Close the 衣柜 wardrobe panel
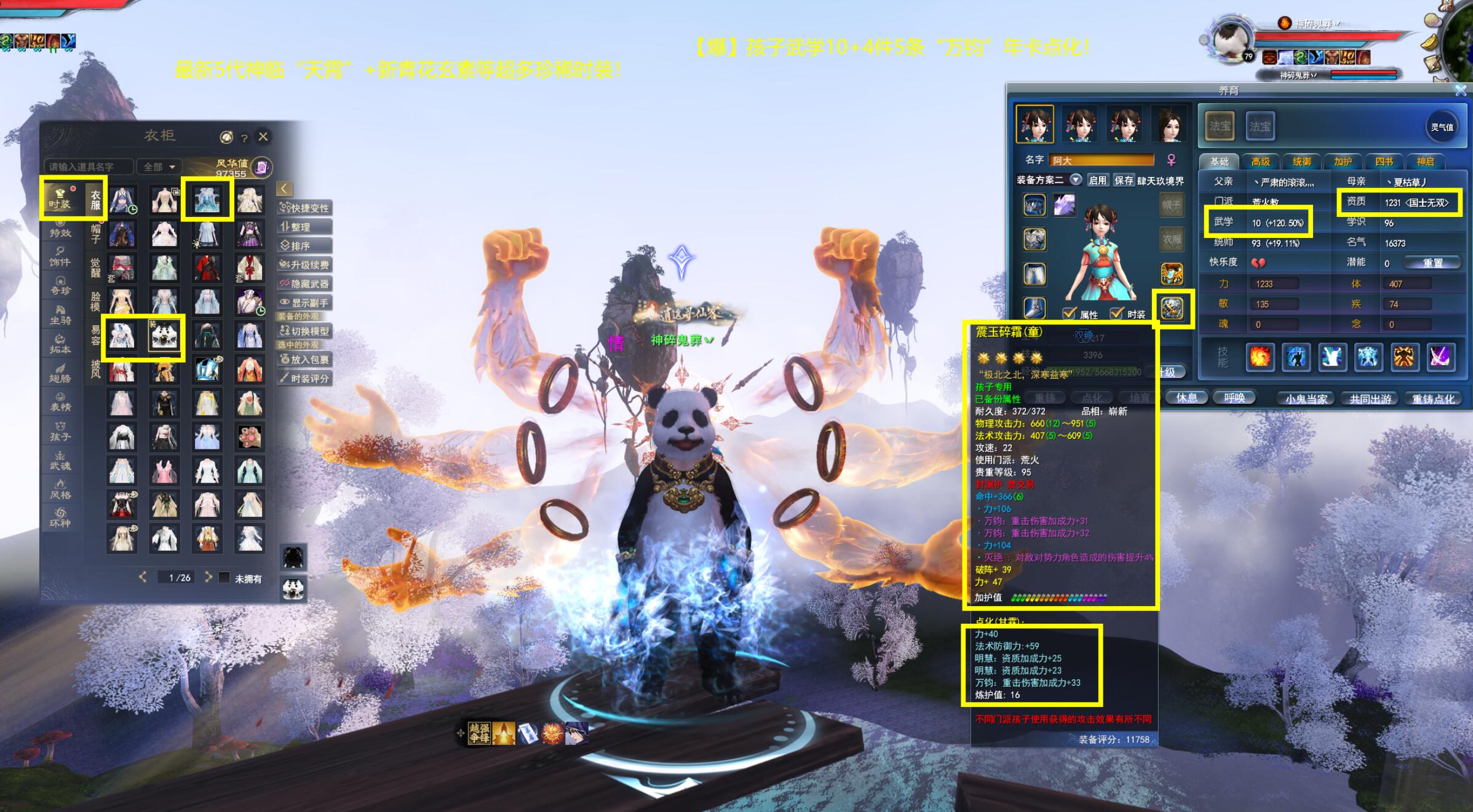The height and width of the screenshot is (812, 1473). pyautogui.click(x=263, y=136)
